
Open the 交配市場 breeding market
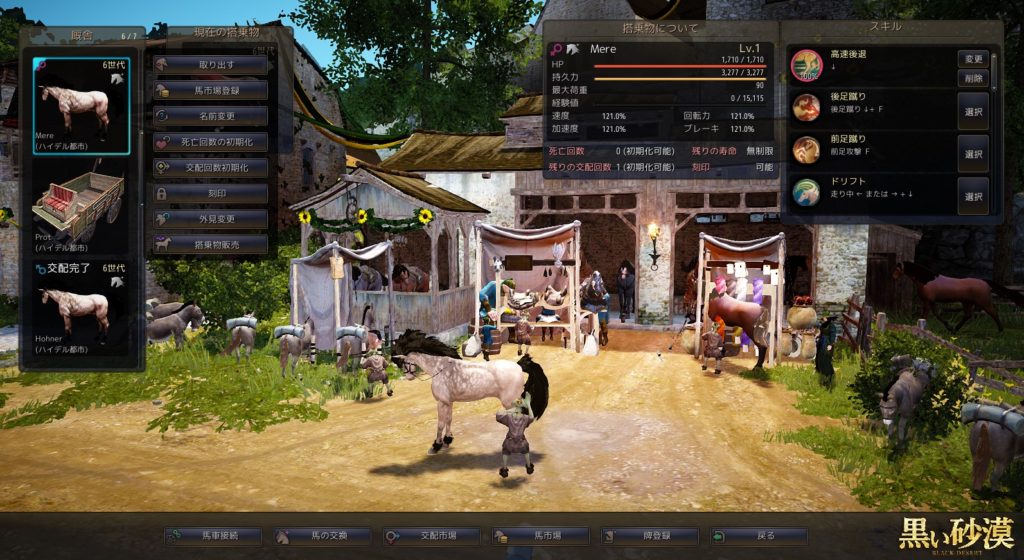pyautogui.click(x=431, y=536)
